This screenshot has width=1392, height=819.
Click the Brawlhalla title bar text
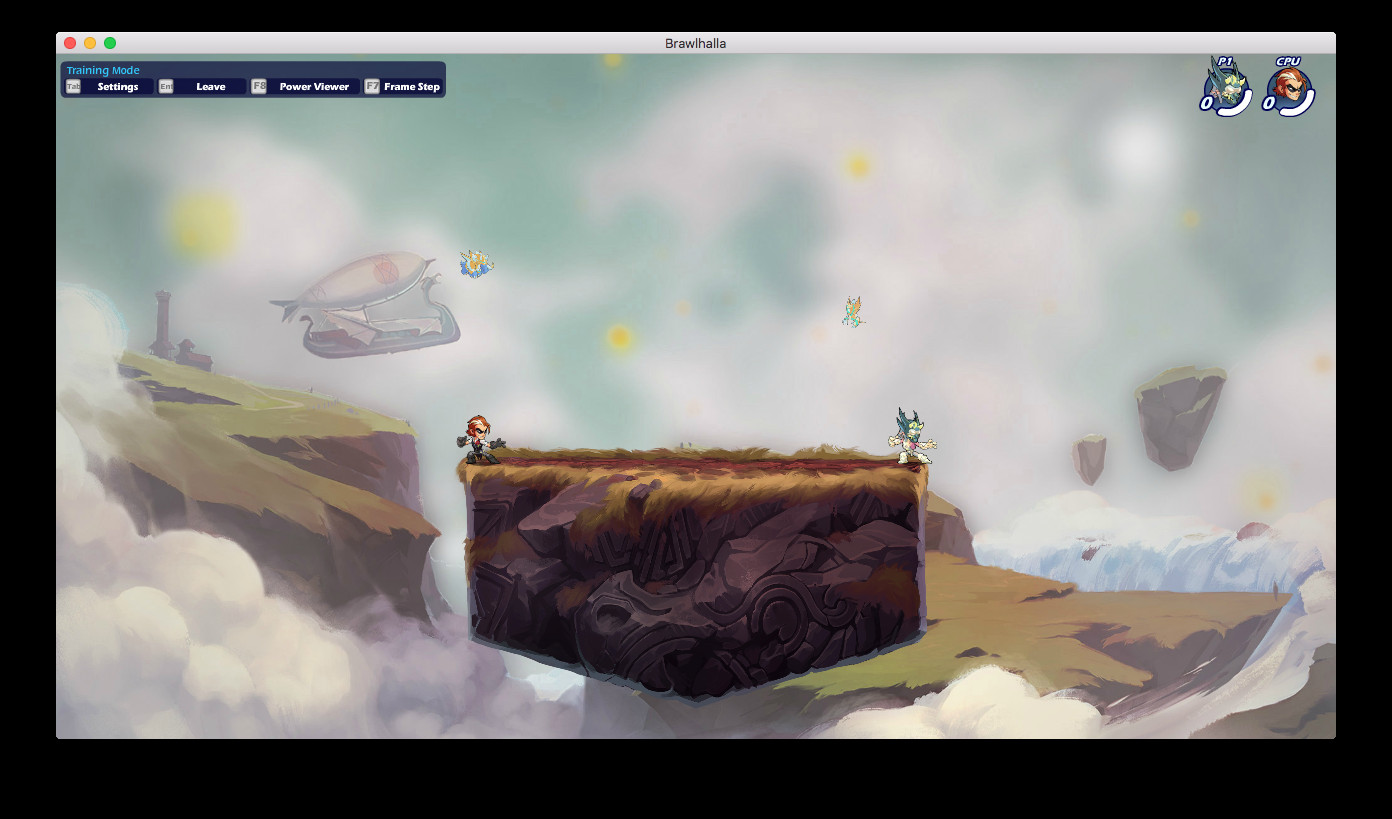point(695,43)
